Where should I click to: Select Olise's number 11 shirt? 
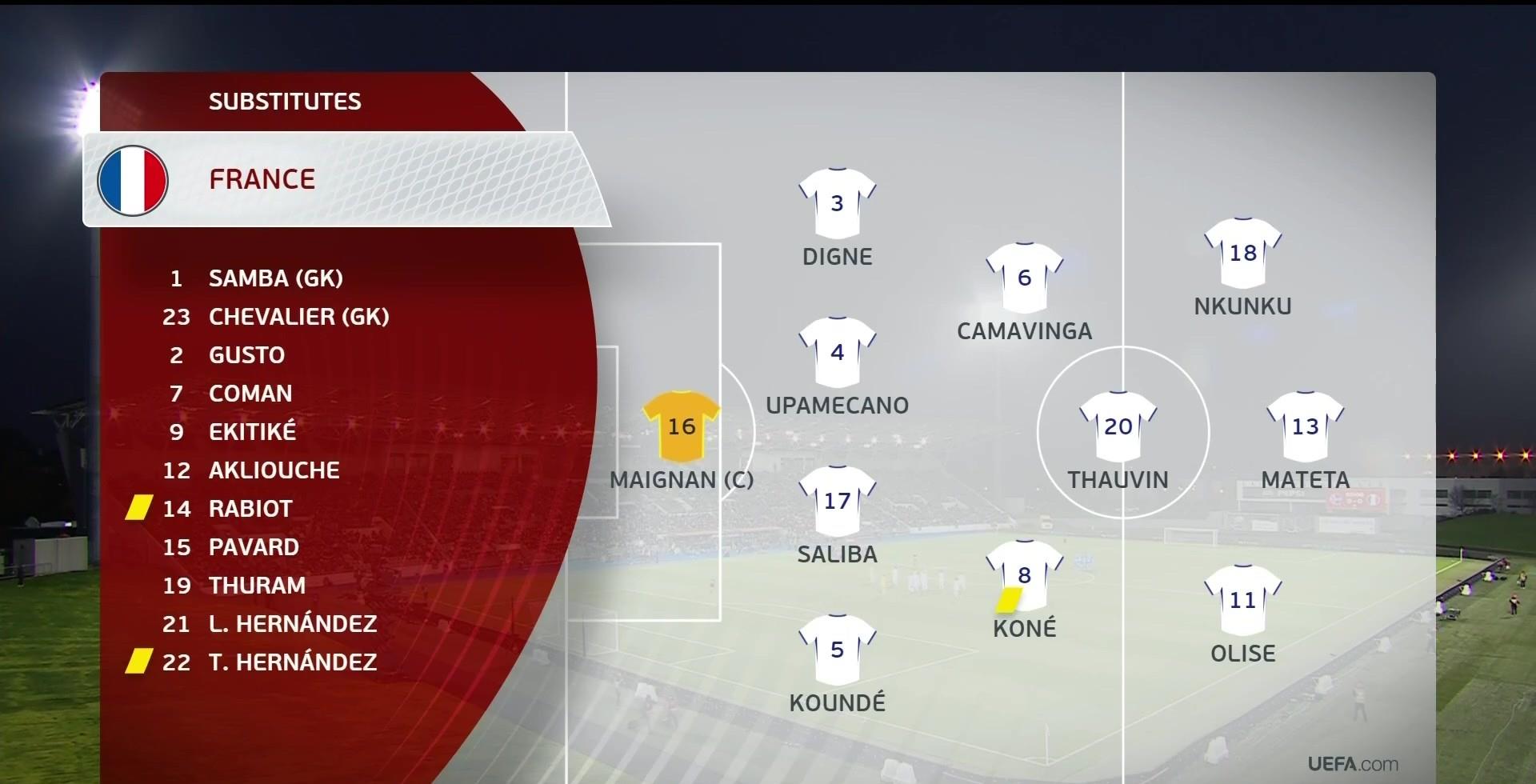[1242, 599]
